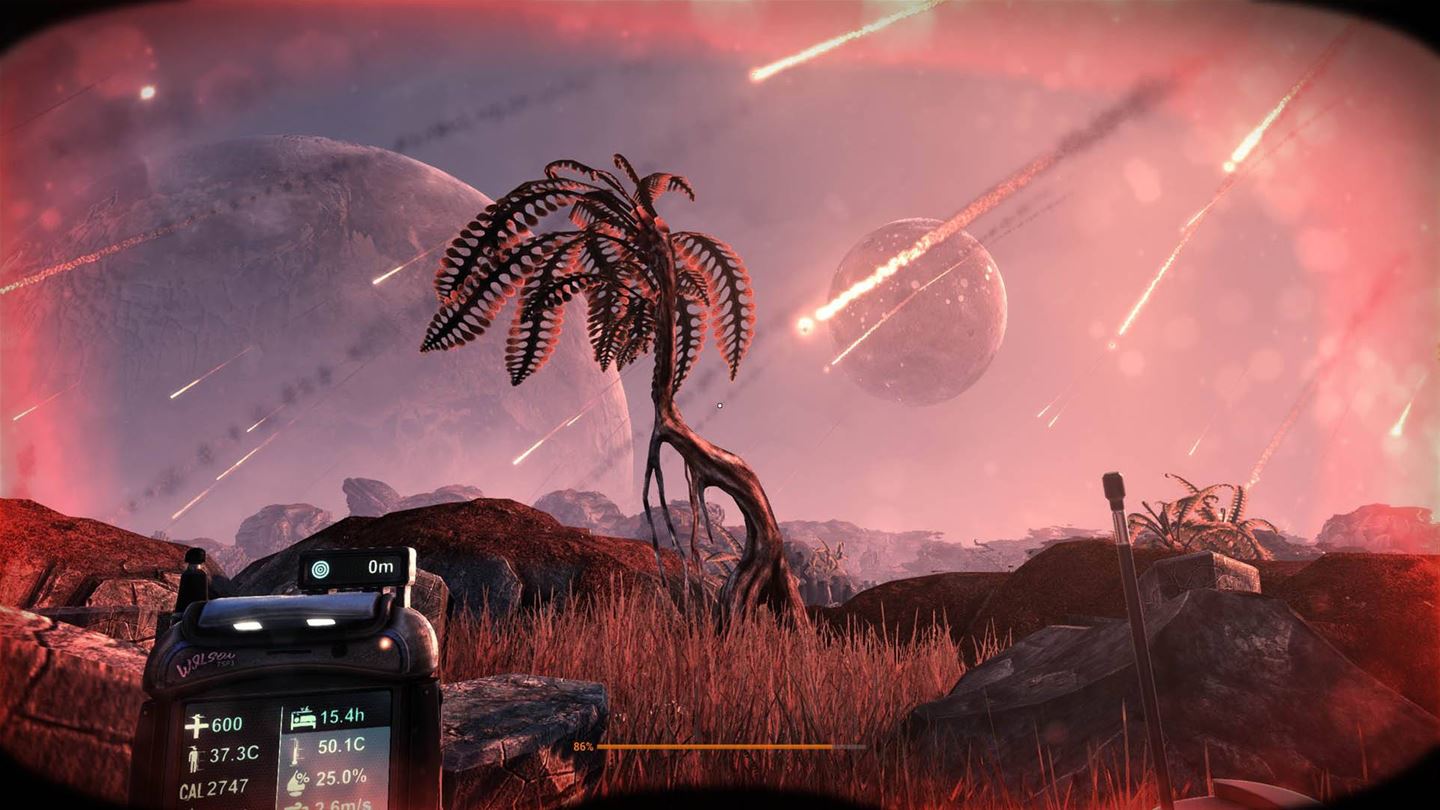The height and width of the screenshot is (810, 1440).
Task: Click the thermometer icon beside the 50.1C reading
Action: coord(295,750)
